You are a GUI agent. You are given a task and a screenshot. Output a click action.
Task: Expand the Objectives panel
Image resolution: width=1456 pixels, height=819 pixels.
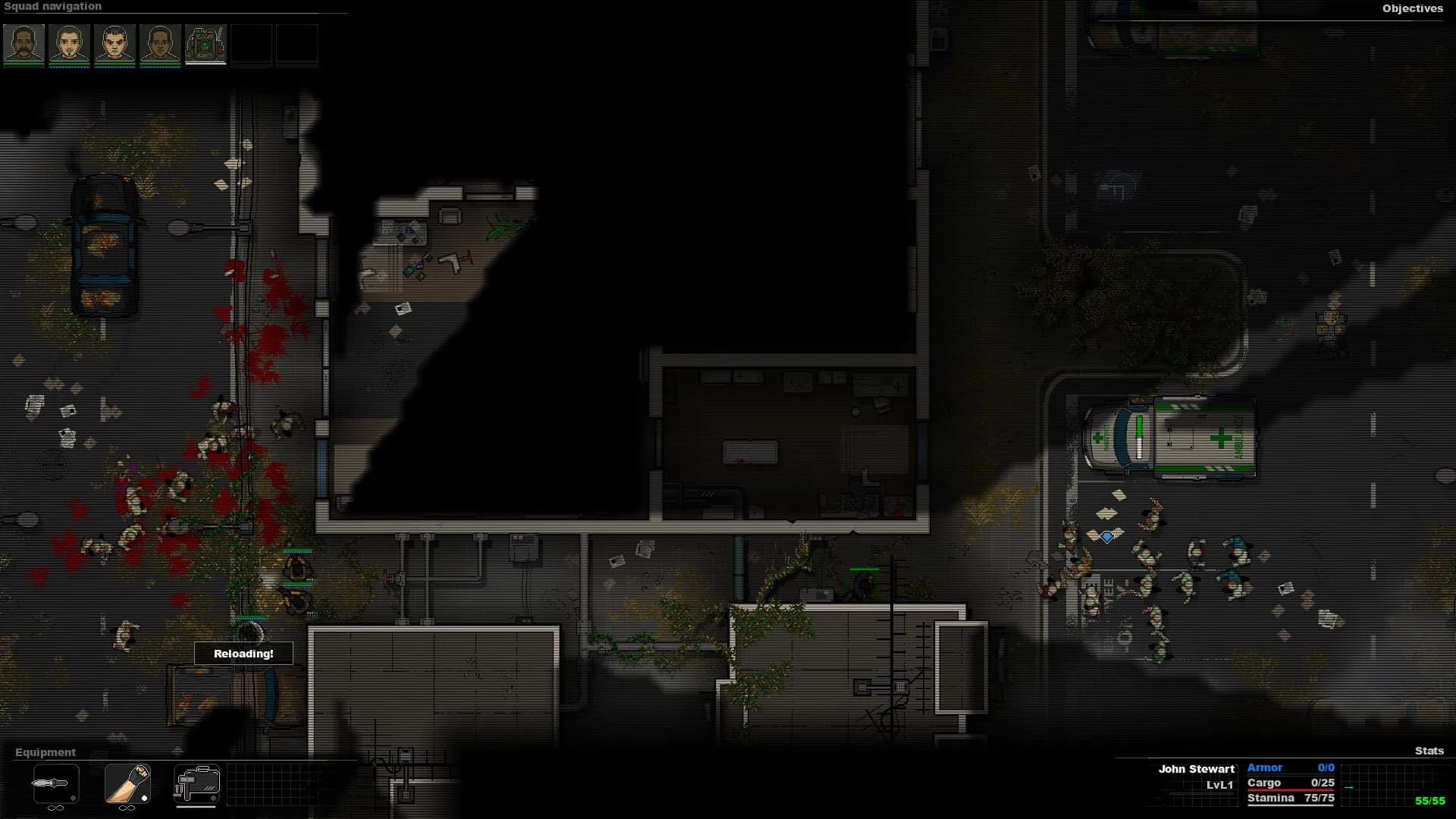click(x=1413, y=9)
